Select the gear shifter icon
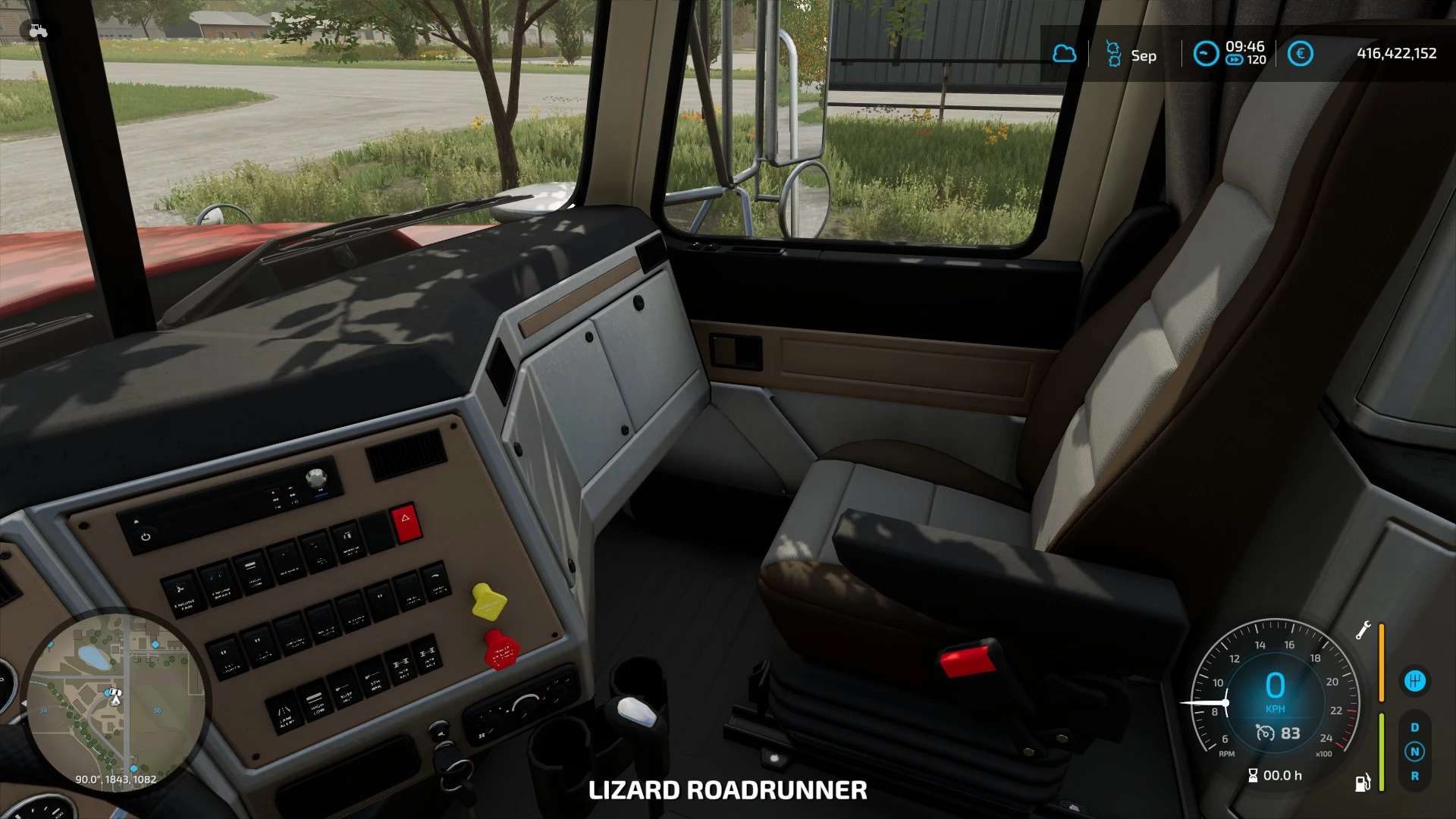Image resolution: width=1456 pixels, height=819 pixels. point(1414,681)
